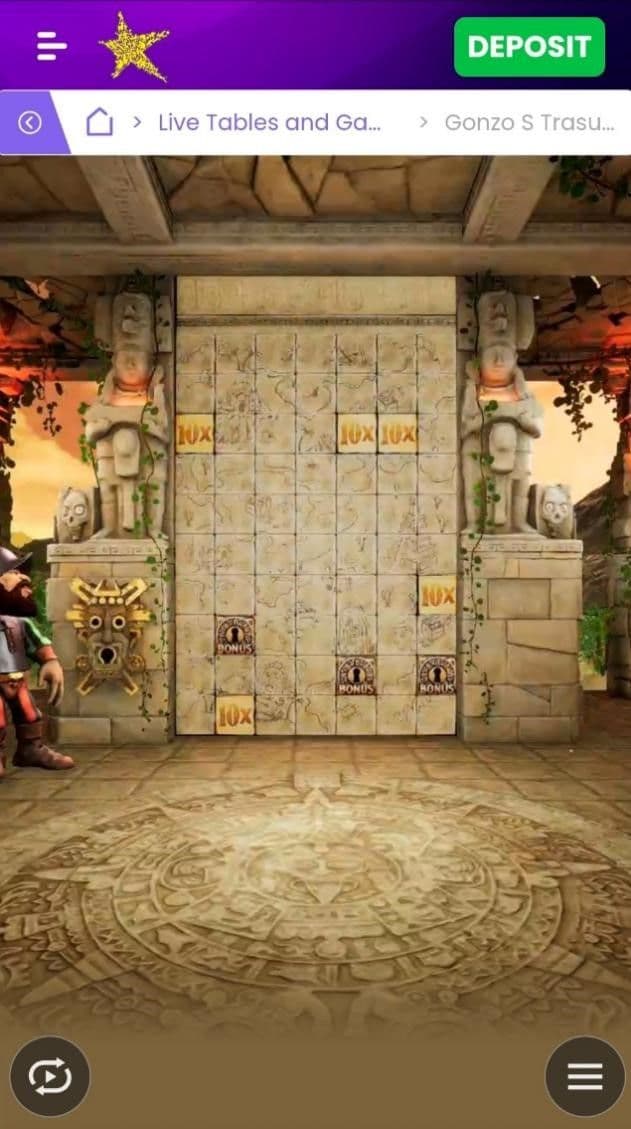Viewport: 631px width, 1129px height.
Task: Tap the circular reload icon button
Action: pyautogui.click(x=50, y=1075)
